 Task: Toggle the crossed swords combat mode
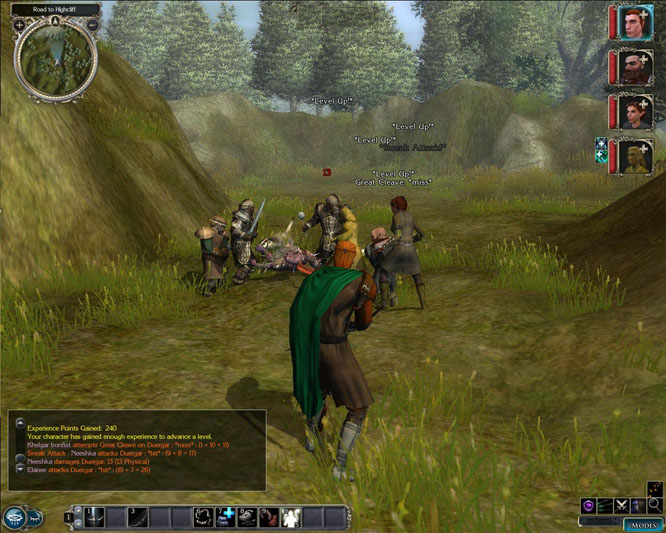coord(621,506)
